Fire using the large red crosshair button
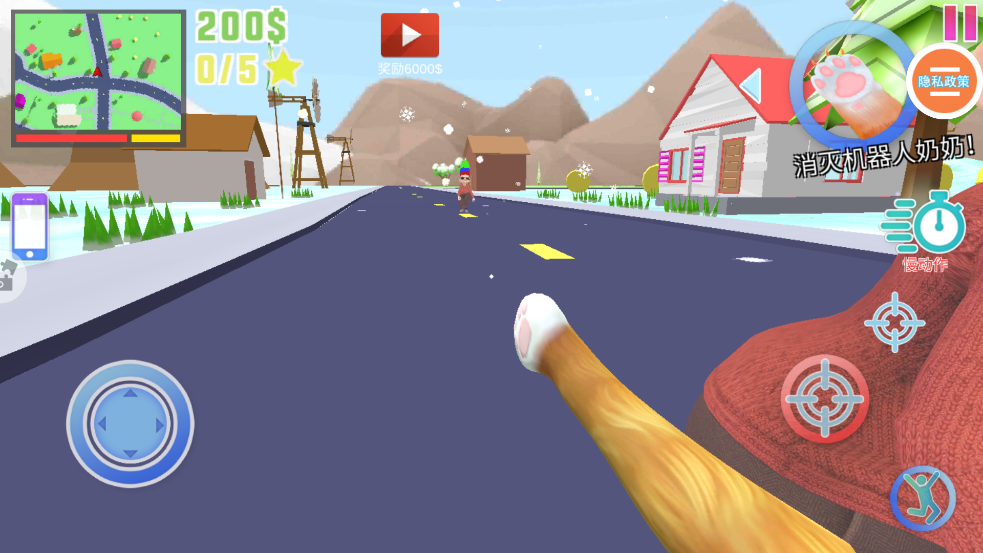The image size is (983, 553). click(x=824, y=398)
